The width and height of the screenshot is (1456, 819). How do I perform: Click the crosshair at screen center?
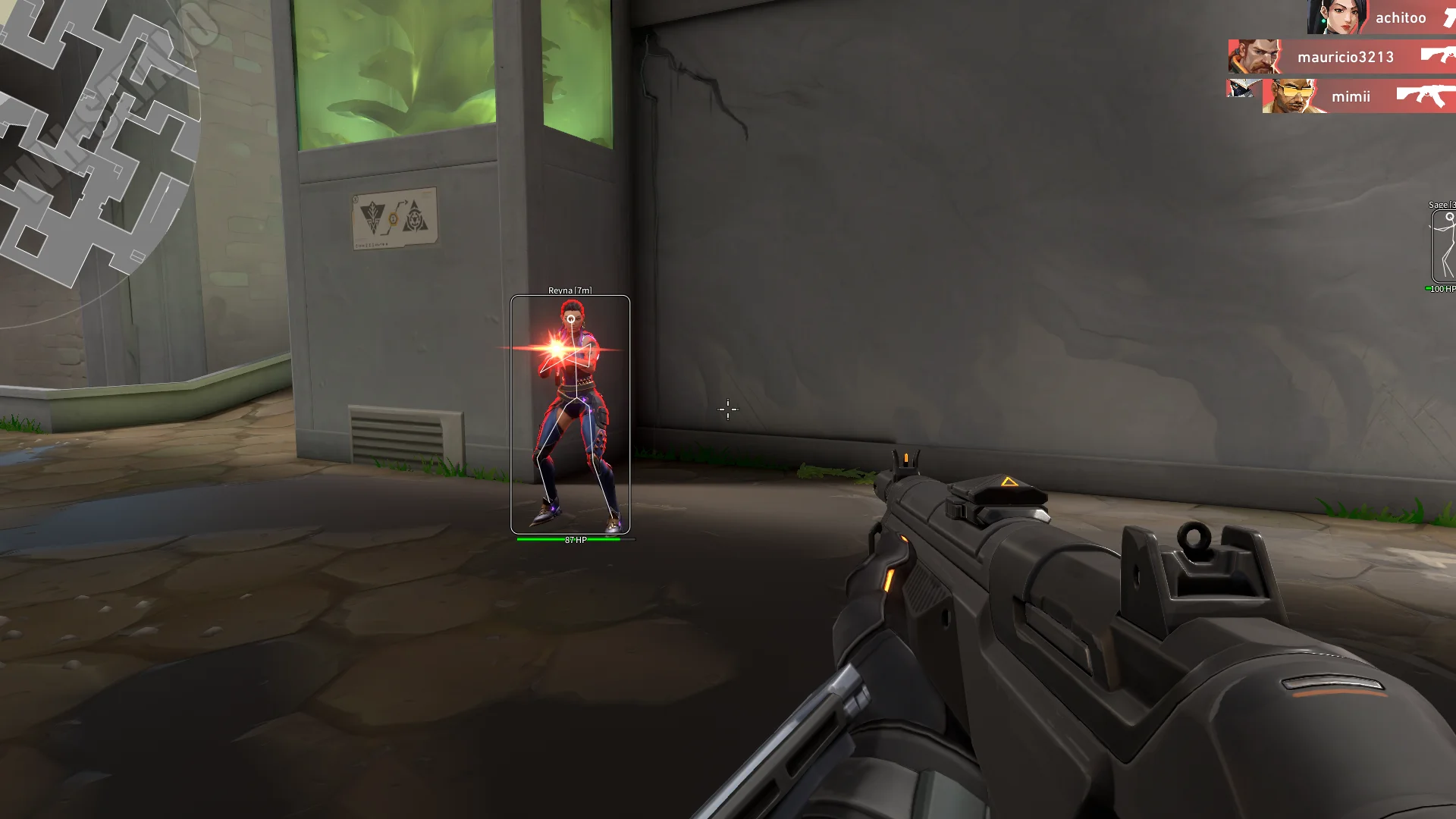coord(727,409)
